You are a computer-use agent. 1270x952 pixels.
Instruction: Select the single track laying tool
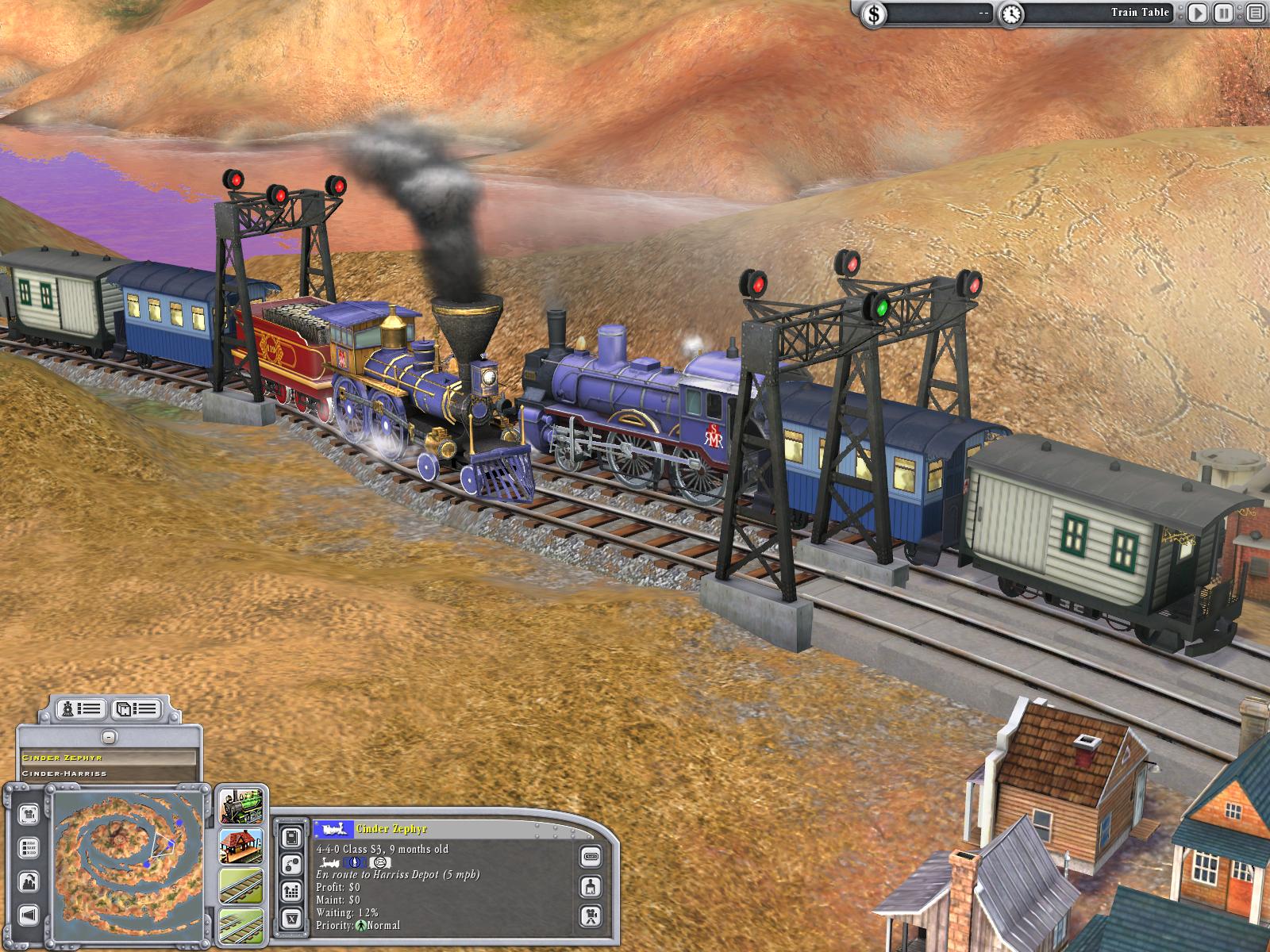pyautogui.click(x=241, y=886)
